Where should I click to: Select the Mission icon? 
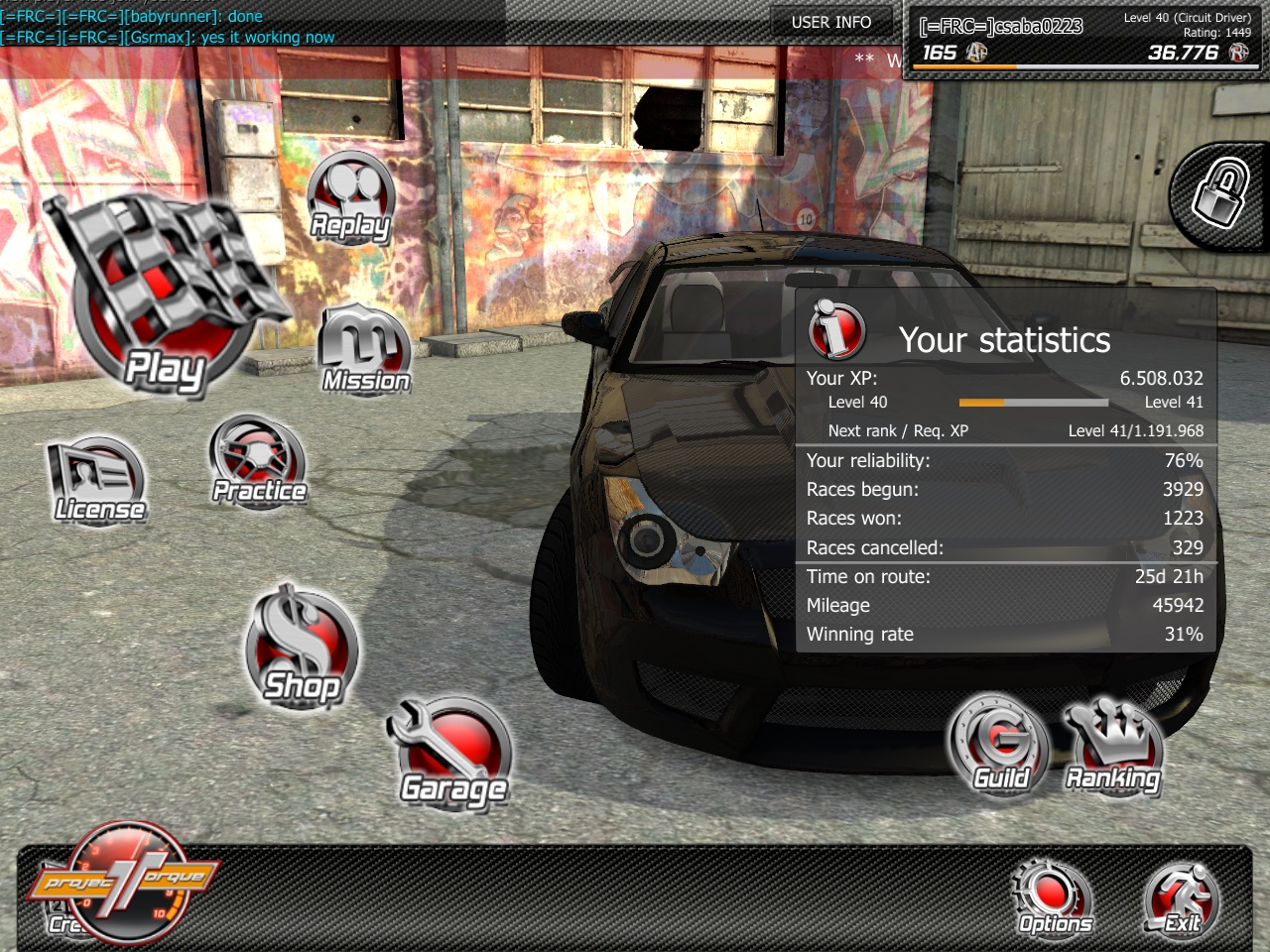[364, 350]
